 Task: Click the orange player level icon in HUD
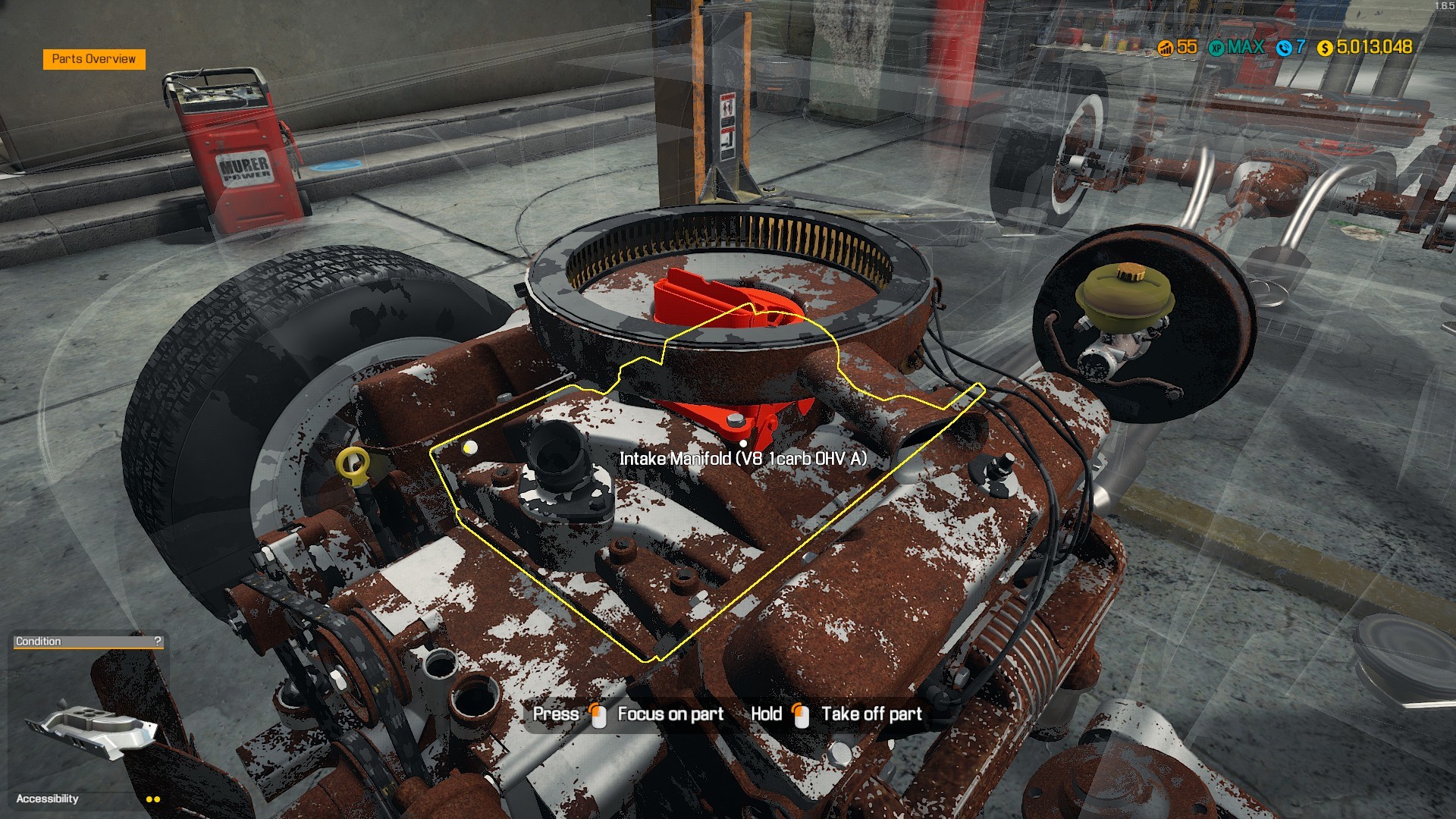tap(1167, 47)
